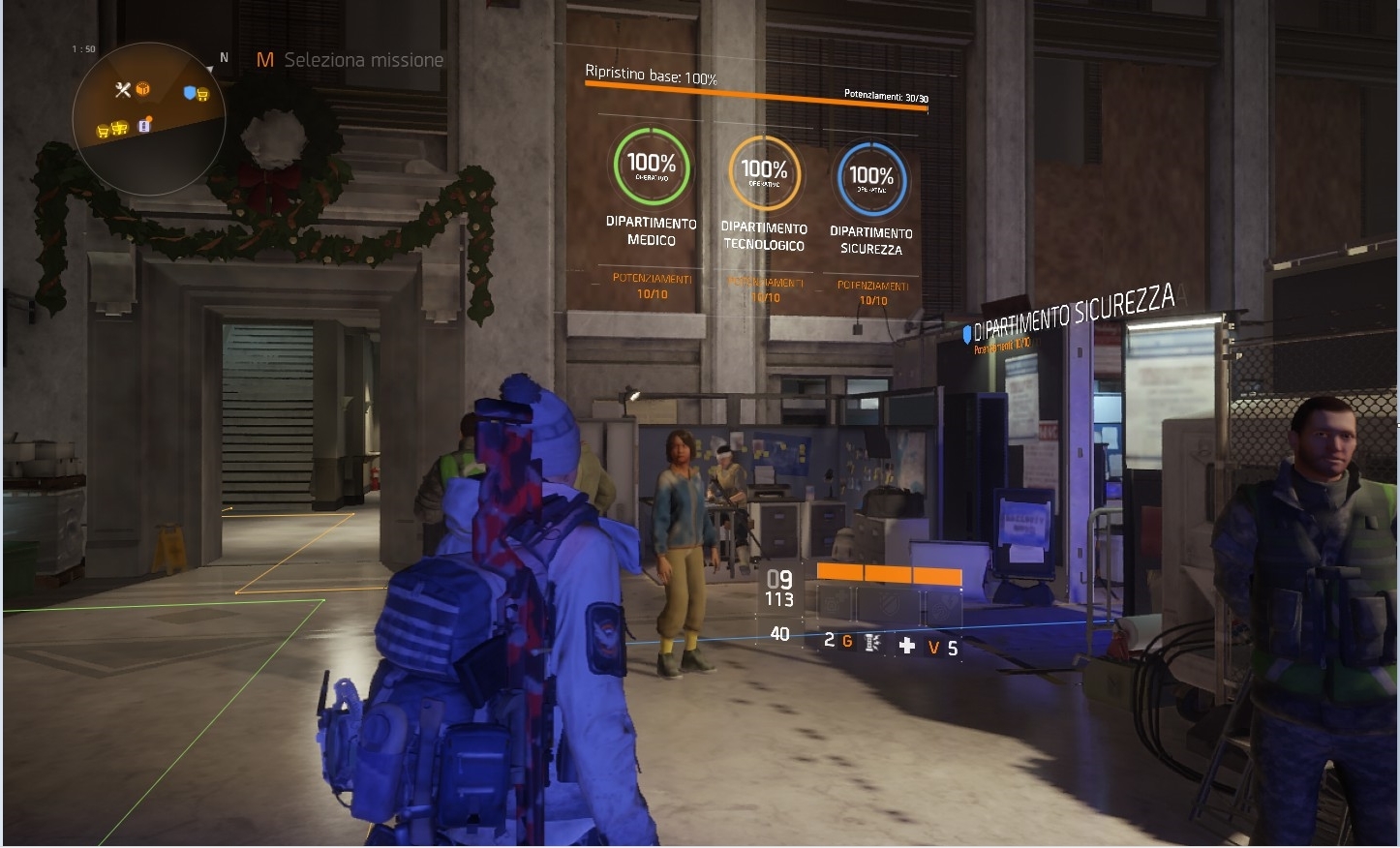This screenshot has height=848, width=1400.
Task: Open the circular minimap
Action: [x=149, y=118]
